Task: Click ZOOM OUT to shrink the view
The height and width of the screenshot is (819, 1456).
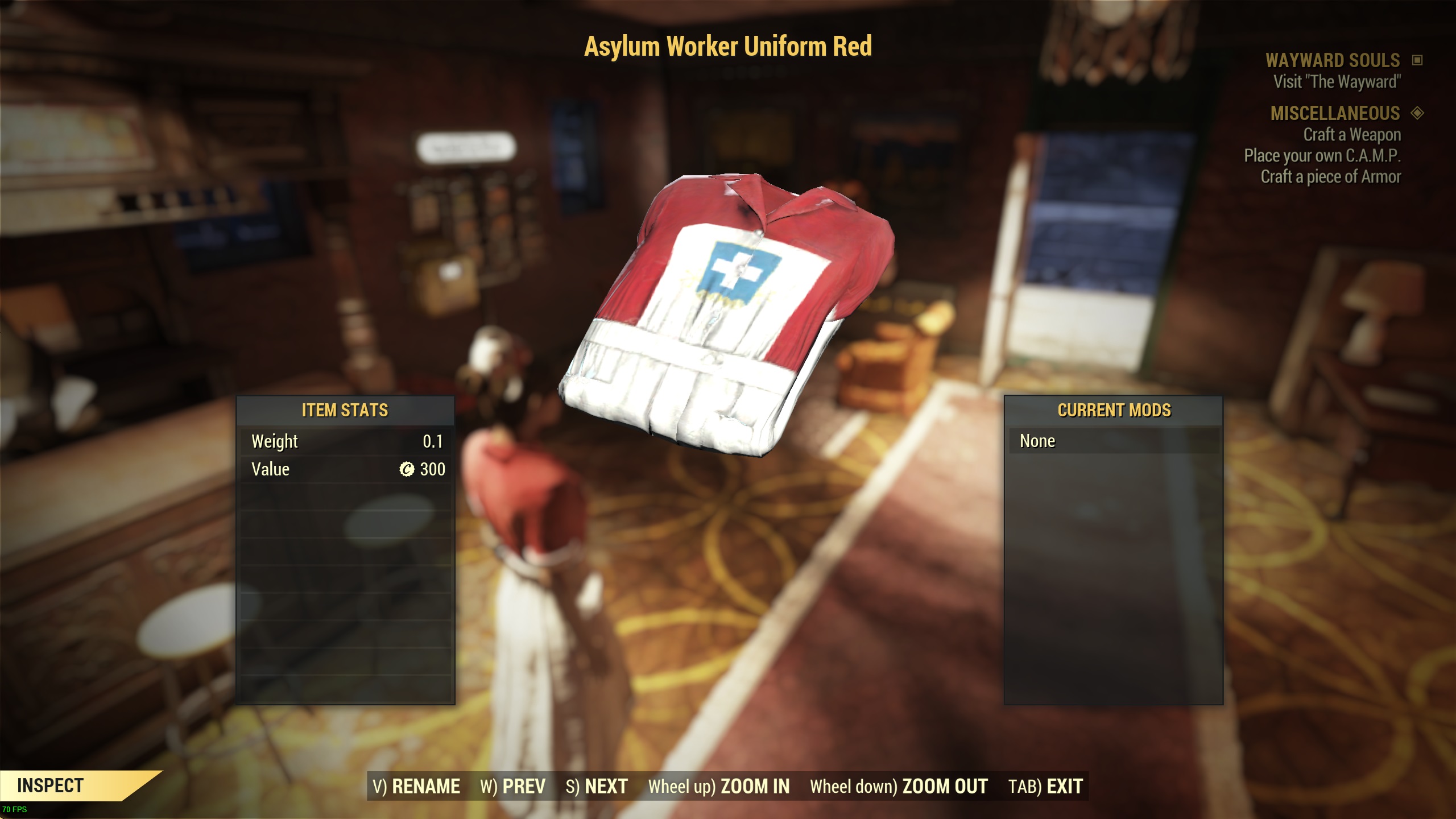Action: [x=944, y=787]
